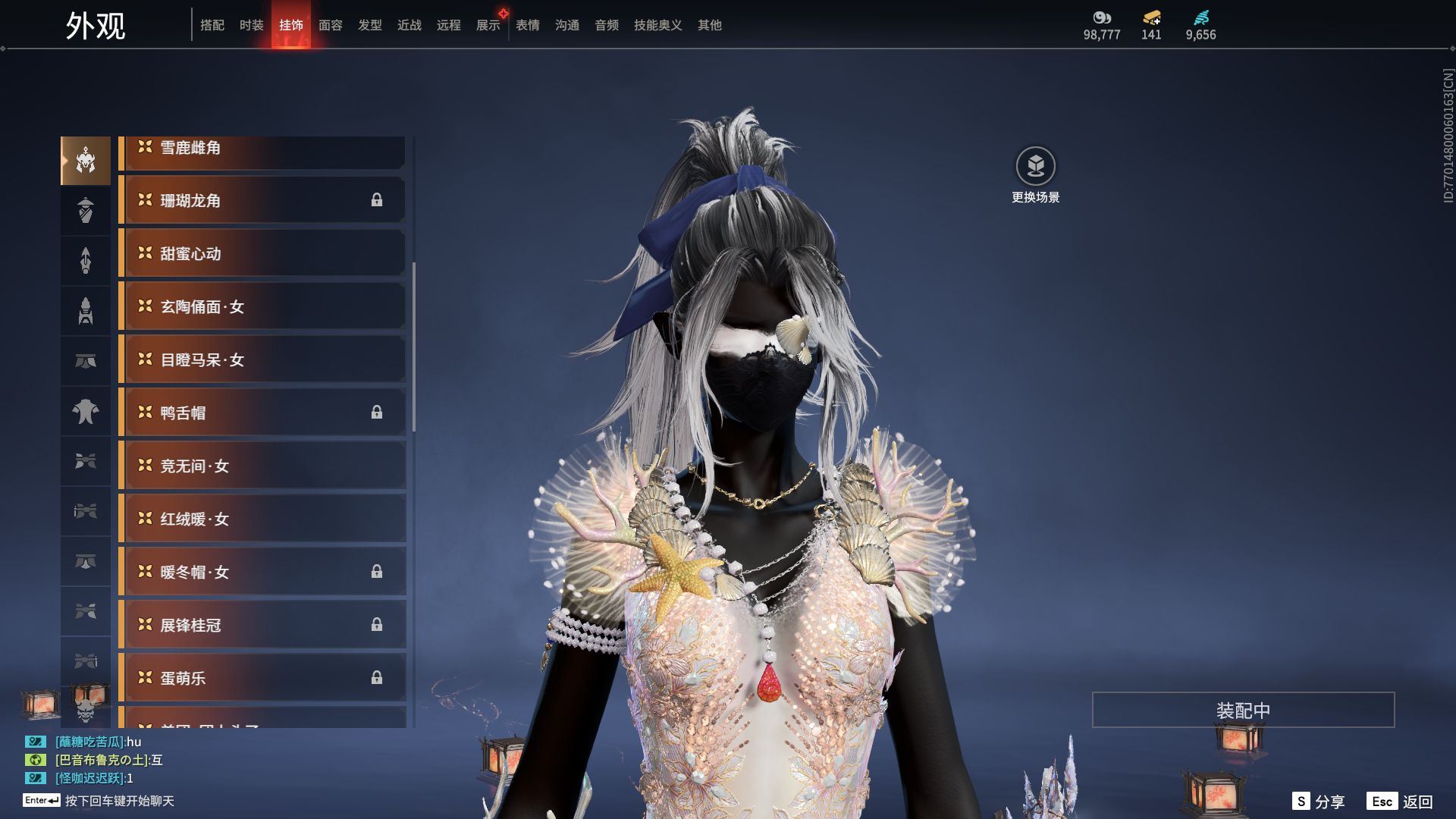This screenshot has width=1456, height=819.
Task: Open the 搭配 tab
Action: point(212,25)
